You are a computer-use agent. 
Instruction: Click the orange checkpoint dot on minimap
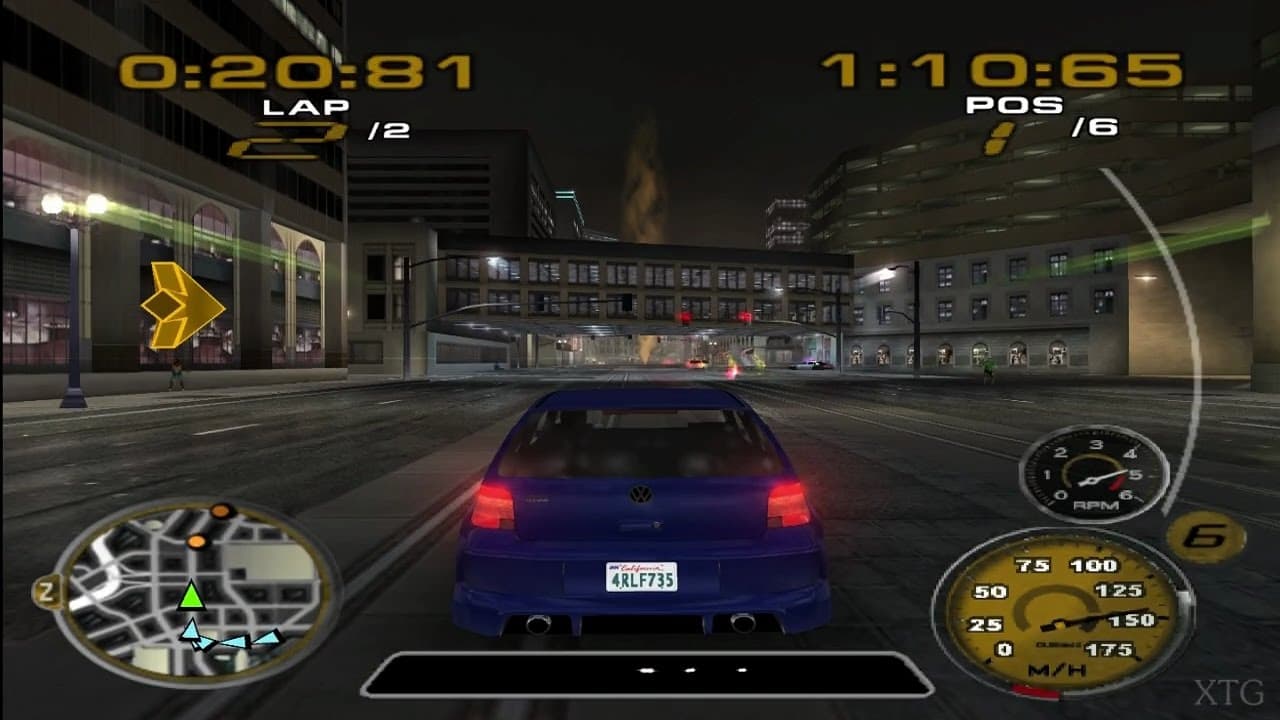pyautogui.click(x=221, y=509)
